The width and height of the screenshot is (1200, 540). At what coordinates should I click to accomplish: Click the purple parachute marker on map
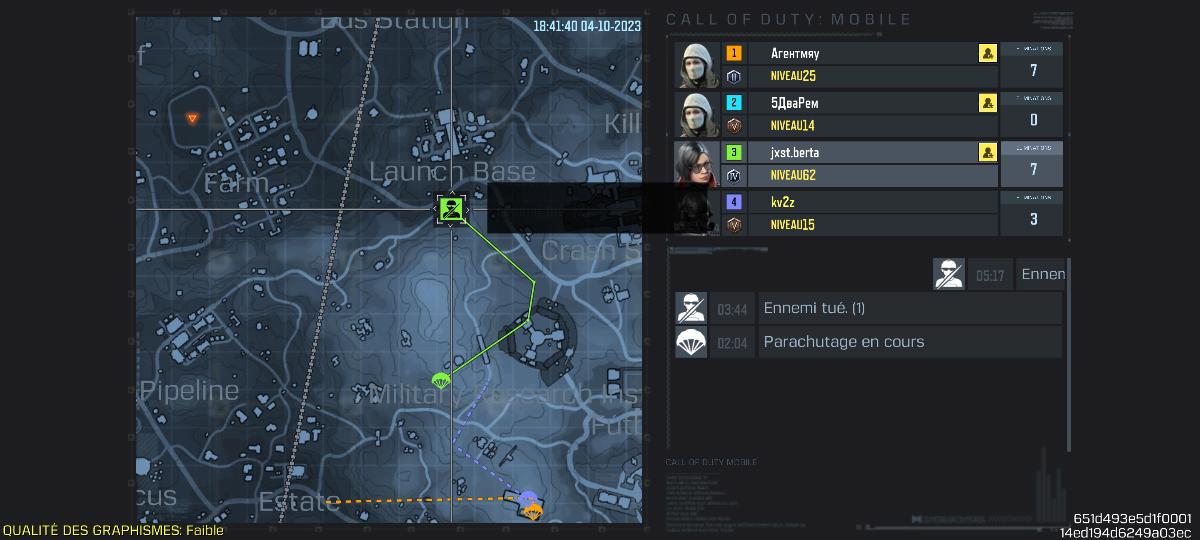pyautogui.click(x=528, y=497)
